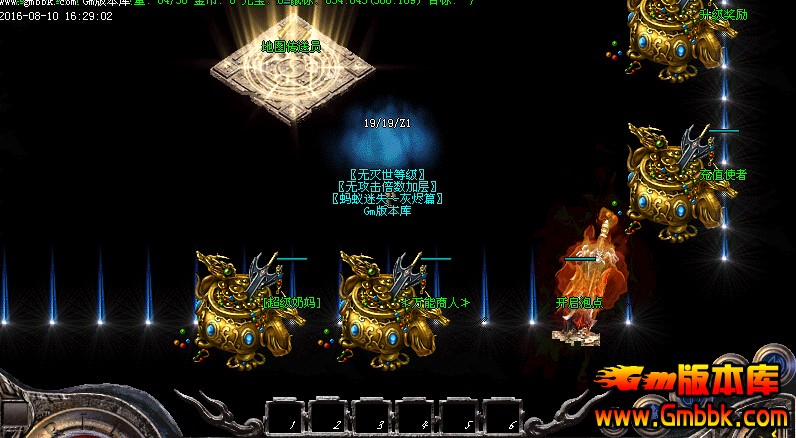Activate quick slot number 4
This screenshot has width=796, height=438.
[416, 416]
